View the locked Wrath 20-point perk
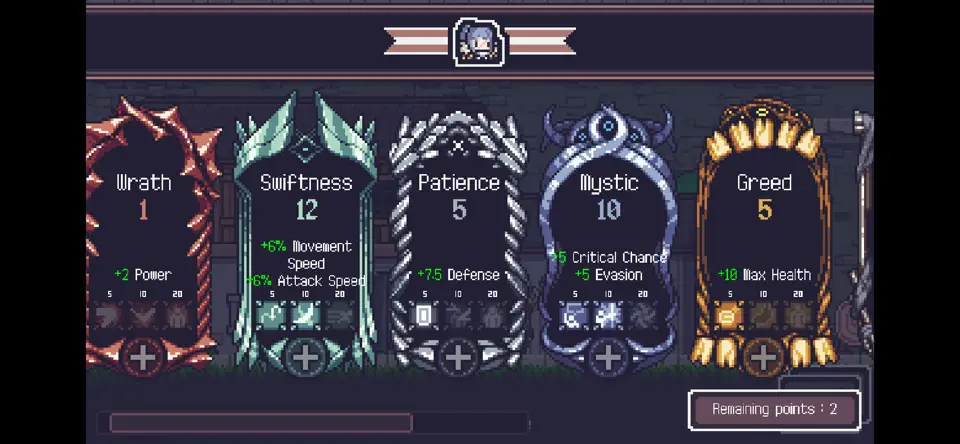960x444 pixels. click(x=177, y=316)
